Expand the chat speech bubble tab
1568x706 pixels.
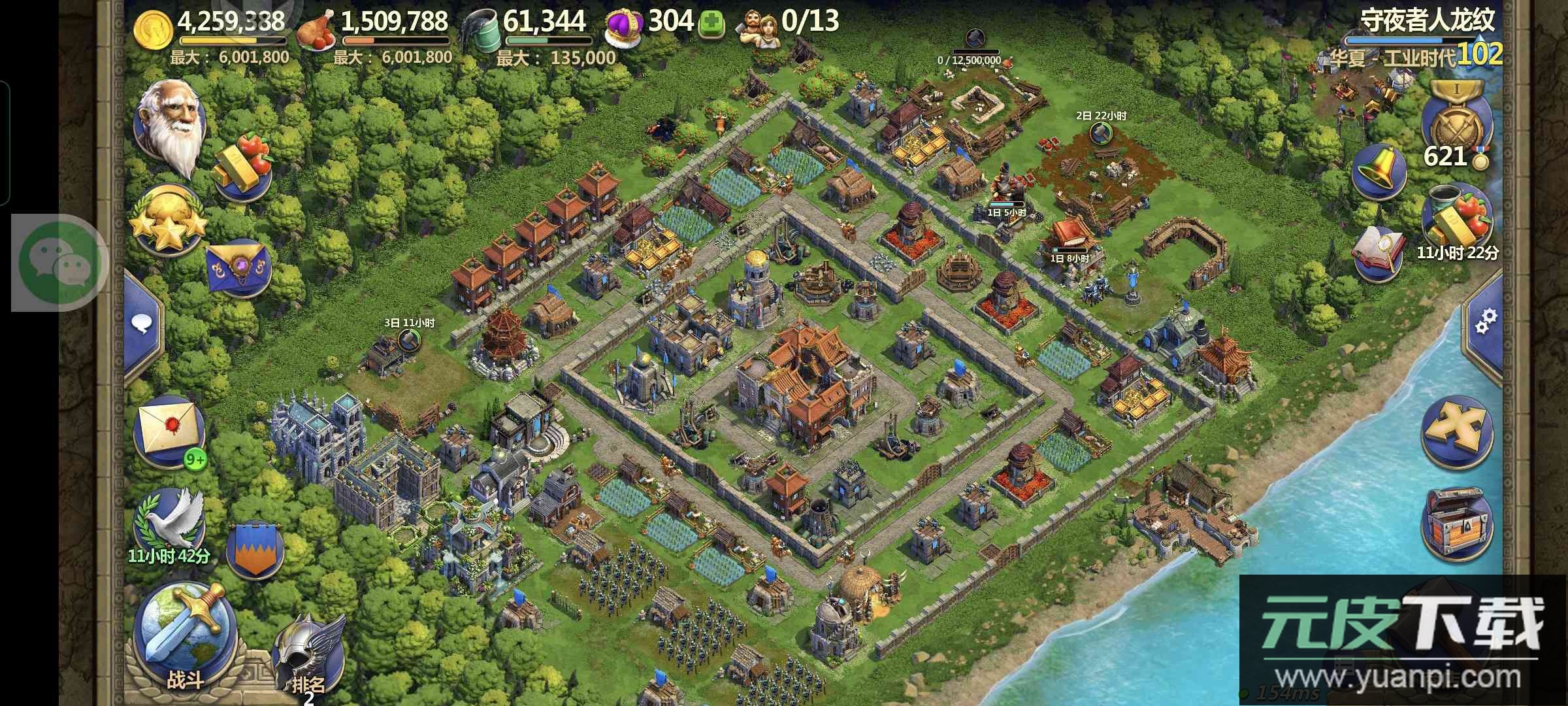click(142, 323)
